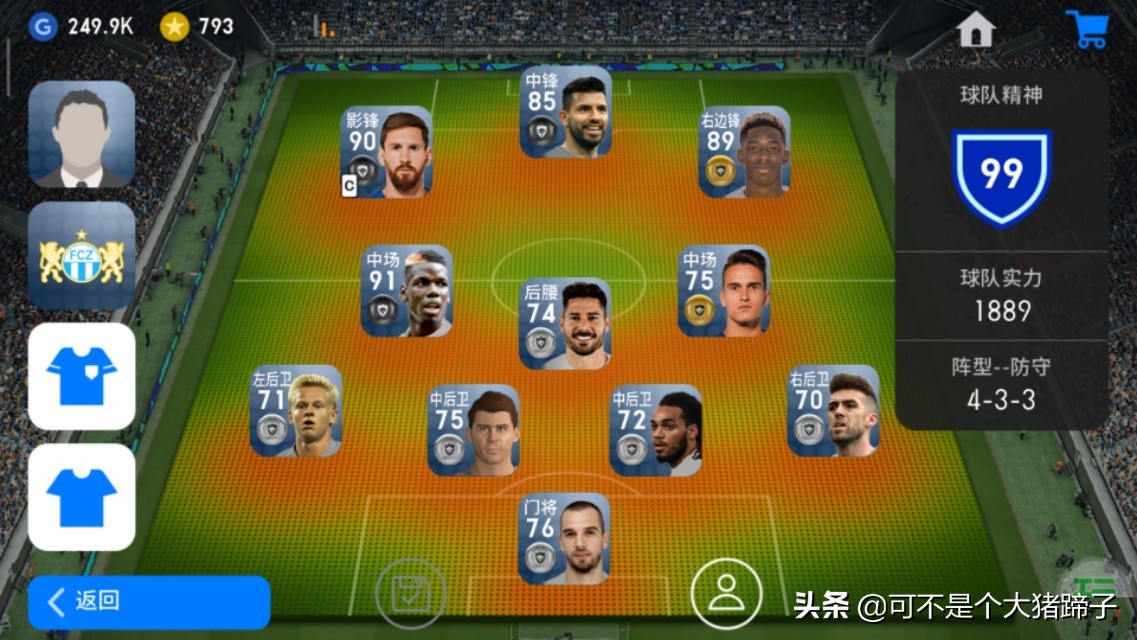The image size is (1137, 640).
Task: Choose the plain blue kit
Action: [x=81, y=497]
